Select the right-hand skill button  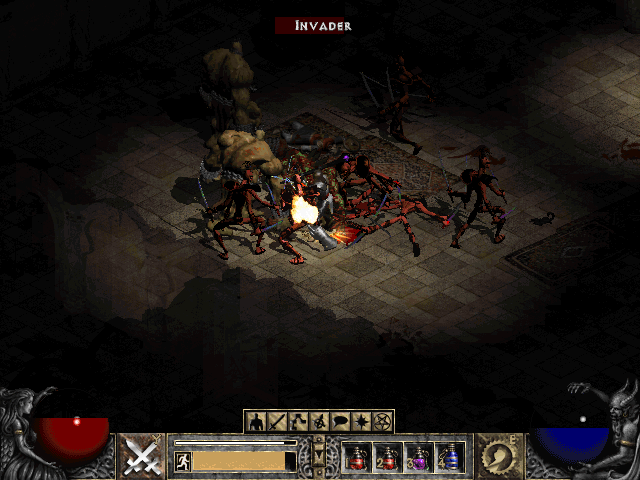point(497,457)
